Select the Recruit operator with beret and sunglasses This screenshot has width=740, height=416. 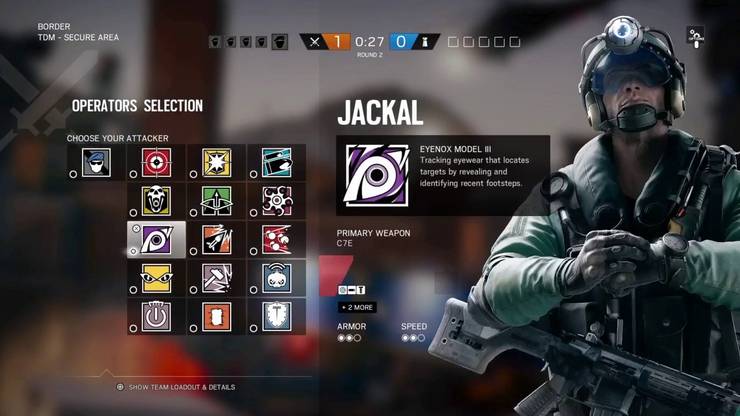96,162
